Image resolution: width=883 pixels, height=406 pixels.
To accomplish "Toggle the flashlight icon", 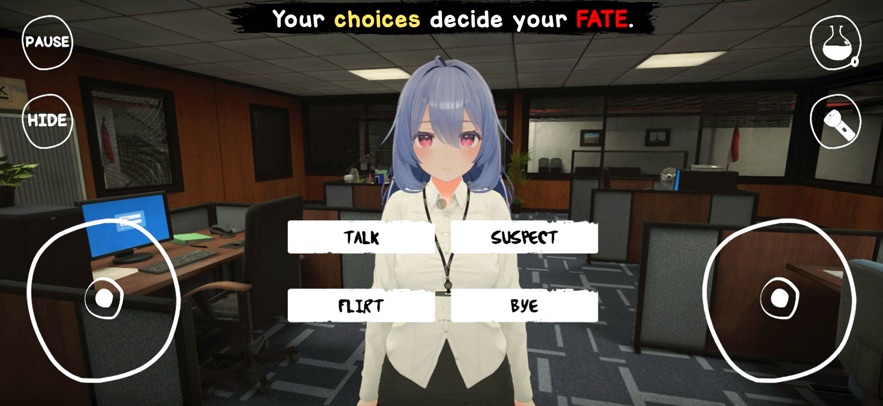I will pyautogui.click(x=834, y=121).
